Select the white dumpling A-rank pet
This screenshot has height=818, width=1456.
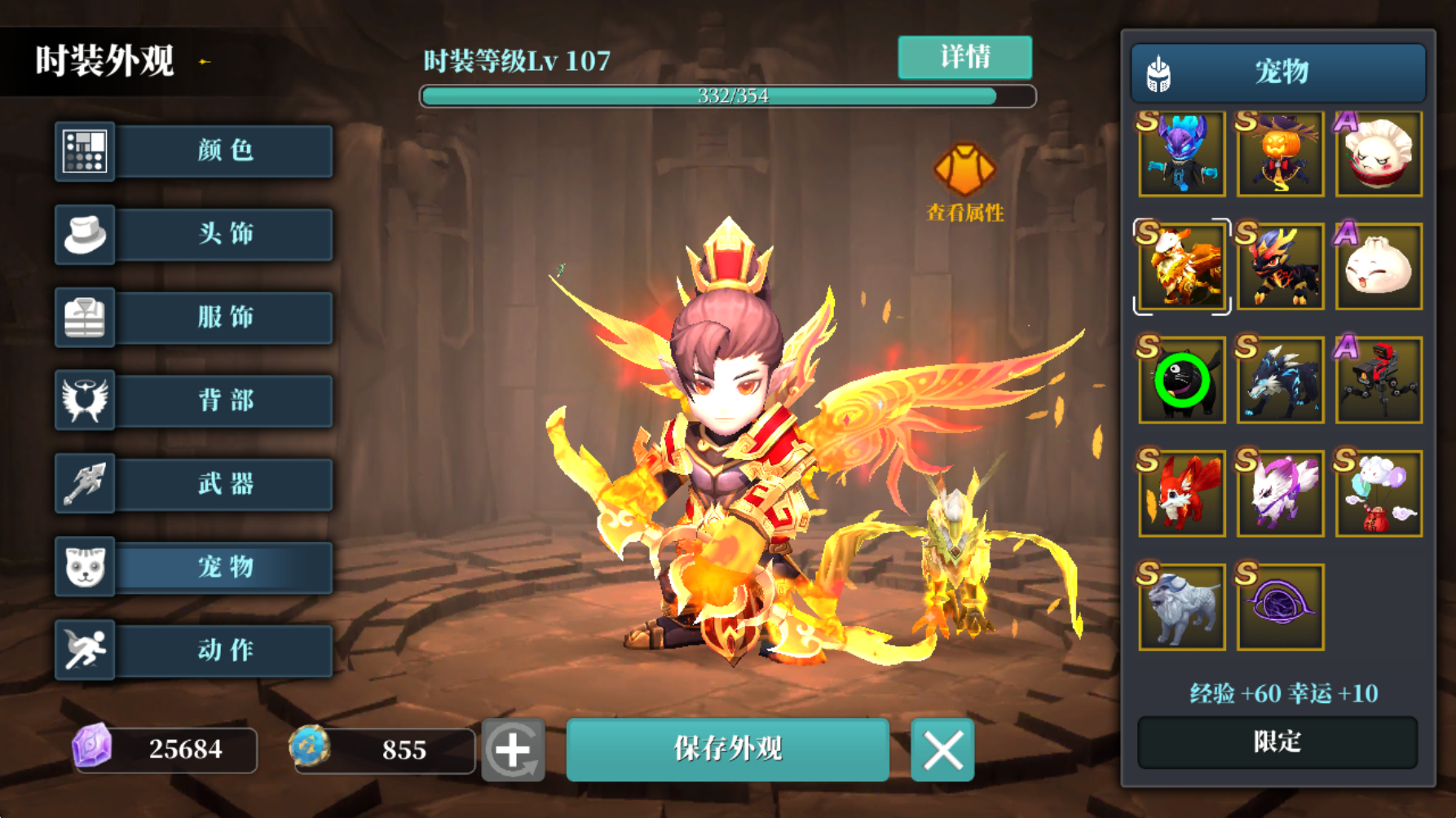[1378, 155]
